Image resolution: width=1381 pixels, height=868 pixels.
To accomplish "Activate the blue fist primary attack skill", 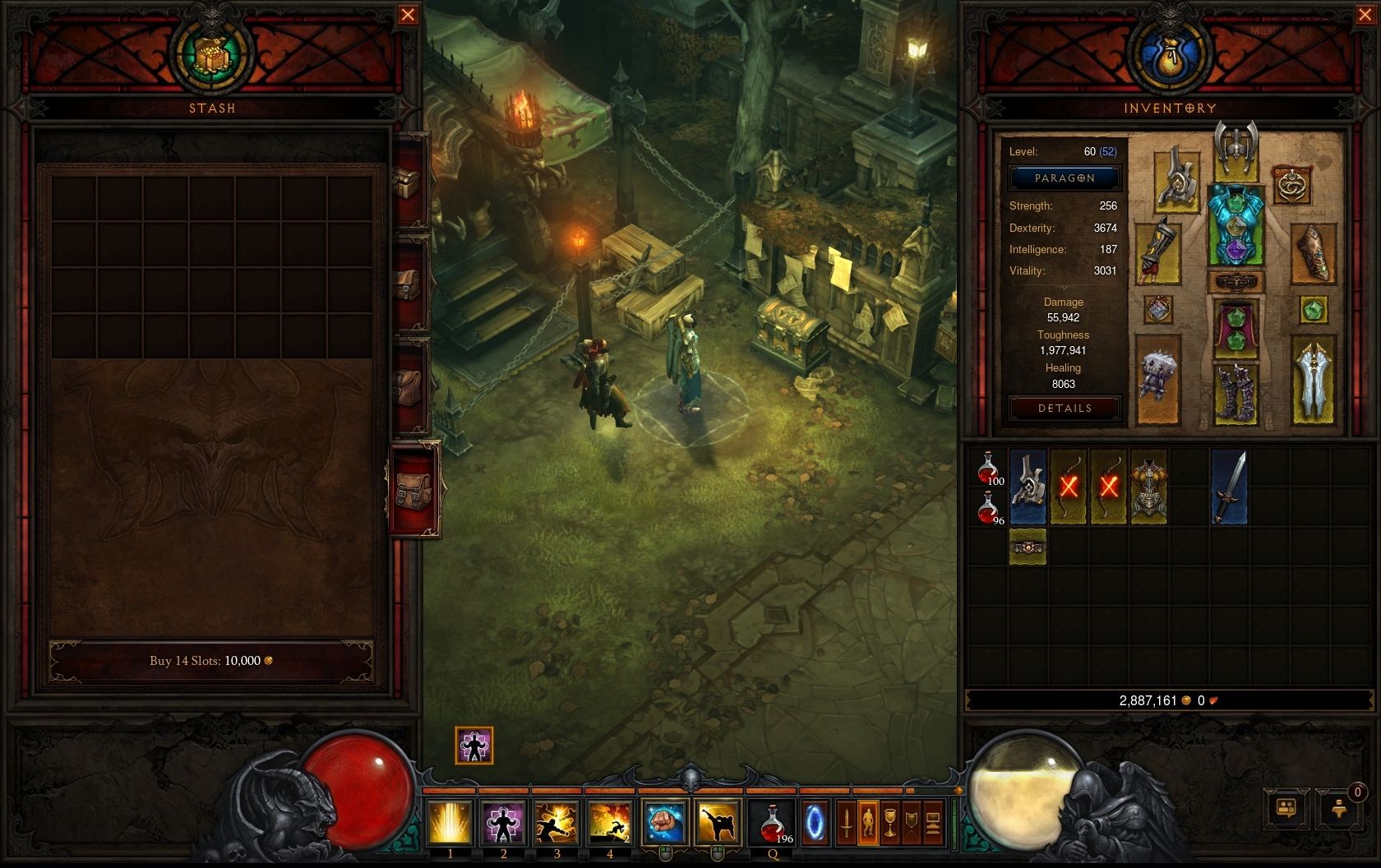I will point(664,823).
